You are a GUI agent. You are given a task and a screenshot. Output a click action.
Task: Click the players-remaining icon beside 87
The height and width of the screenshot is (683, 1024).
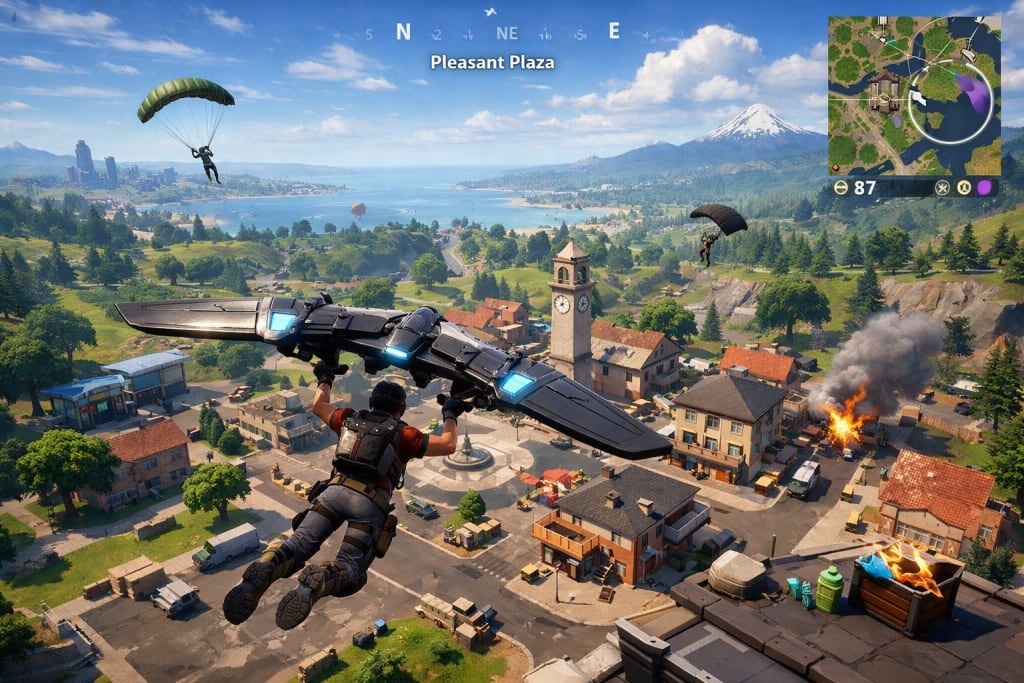[841, 187]
